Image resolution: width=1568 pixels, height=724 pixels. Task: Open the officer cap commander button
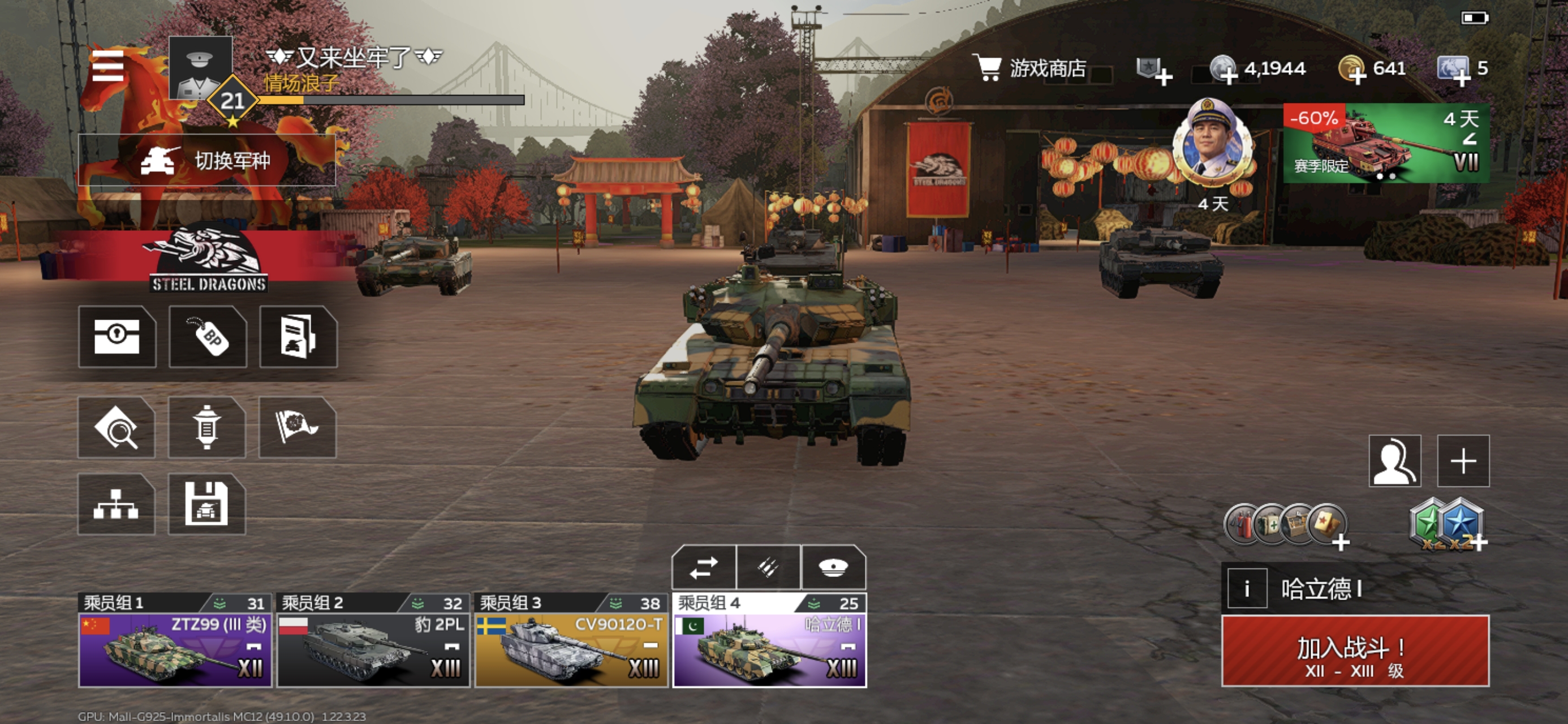(833, 568)
